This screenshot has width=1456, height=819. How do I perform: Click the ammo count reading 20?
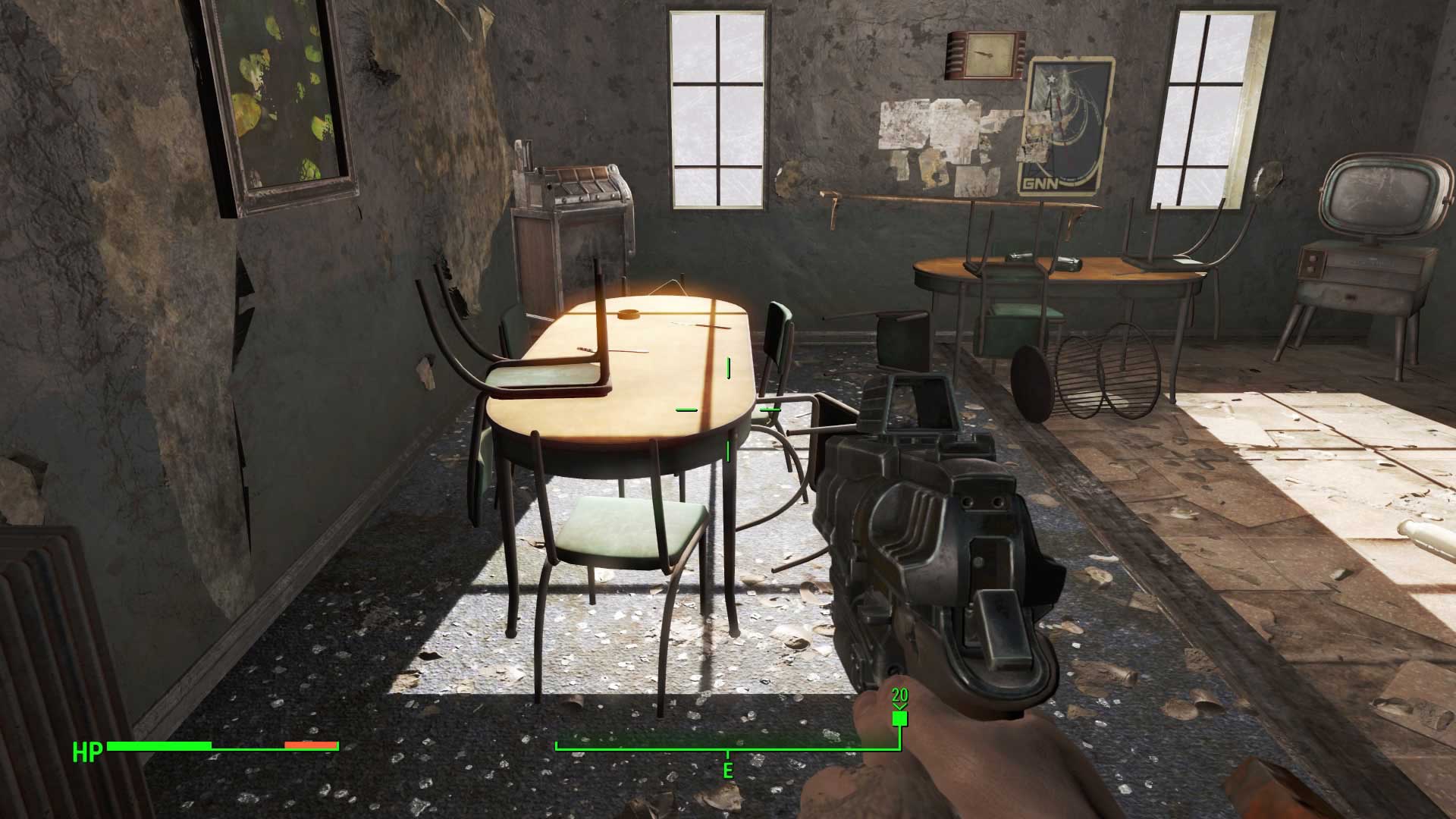point(900,694)
